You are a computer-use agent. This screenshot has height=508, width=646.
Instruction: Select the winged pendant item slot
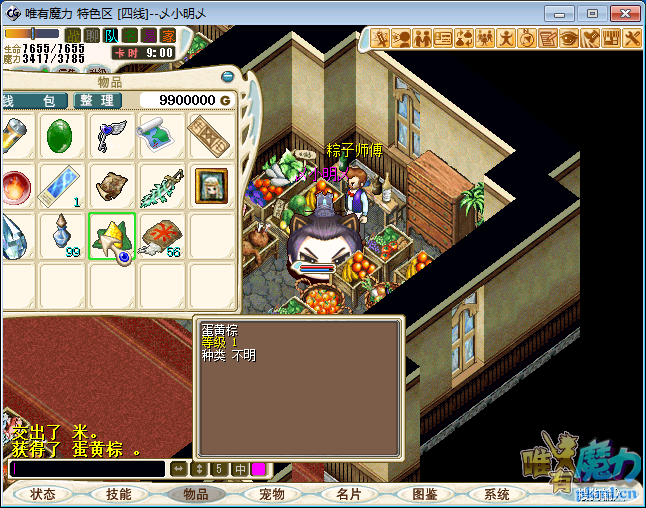click(x=111, y=136)
